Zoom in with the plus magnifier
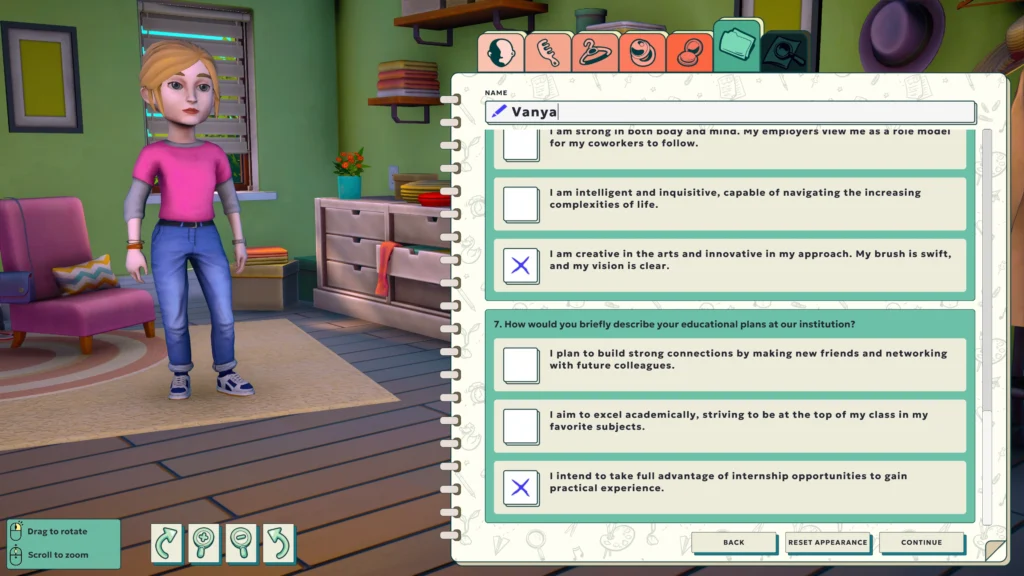The width and height of the screenshot is (1024, 576). (204, 542)
